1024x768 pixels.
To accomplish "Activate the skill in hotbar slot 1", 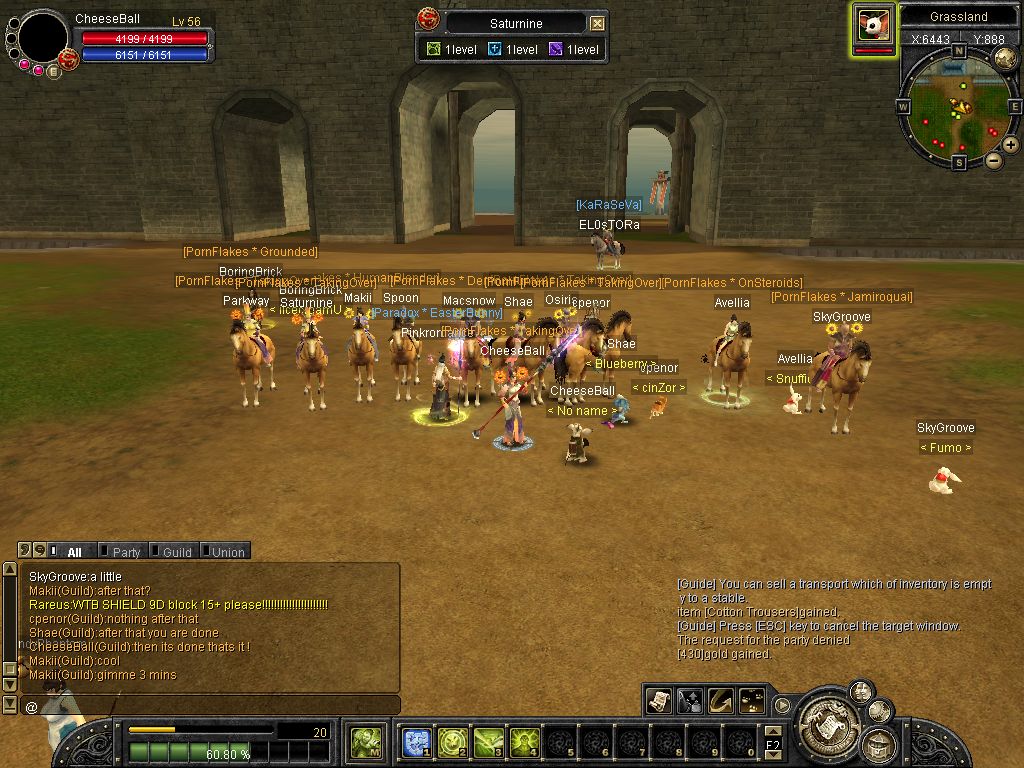I will click(416, 742).
